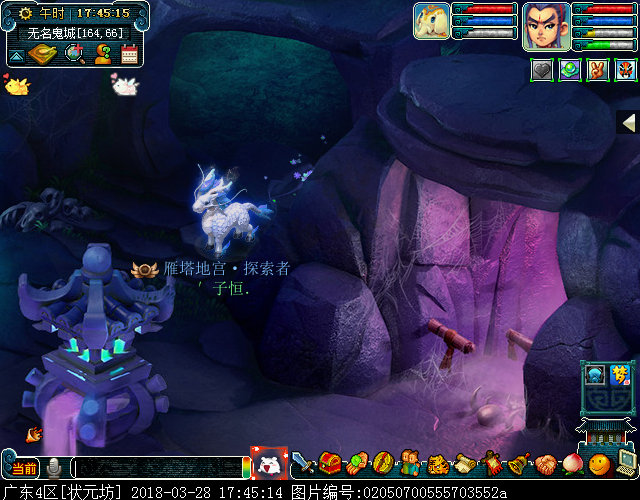Collapse the top-left panel with arrow button

(x=15, y=54)
